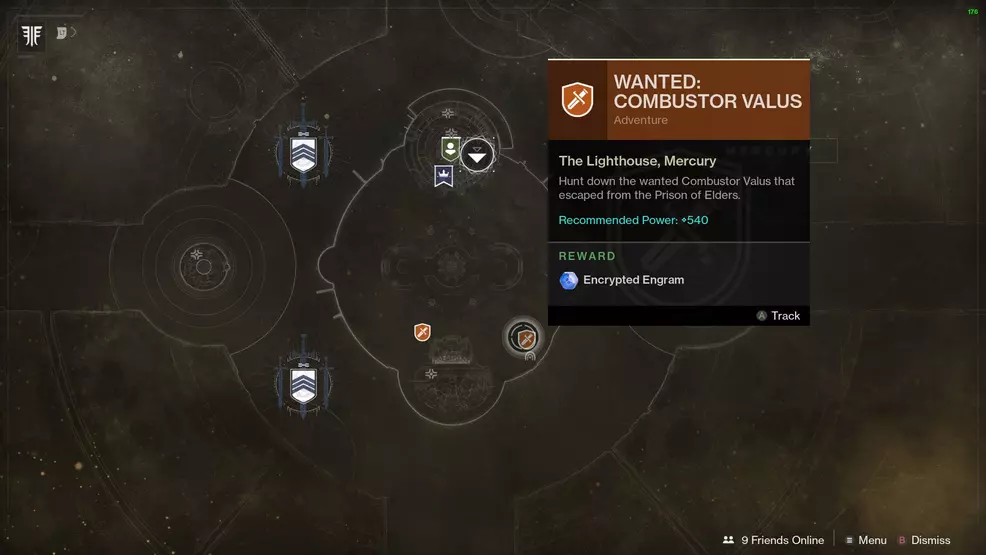Click the unselected orange adventure shield marker

422,332
